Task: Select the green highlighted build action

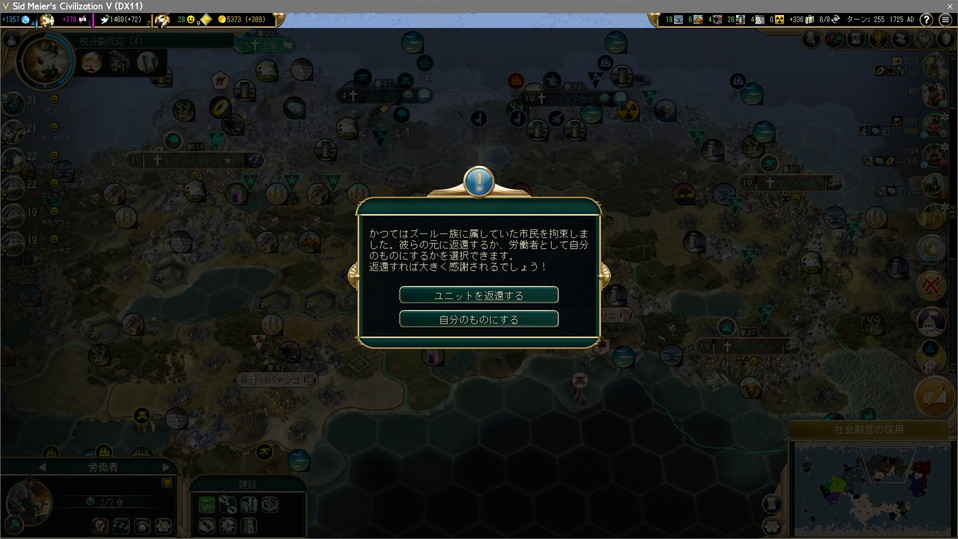Action: point(206,506)
